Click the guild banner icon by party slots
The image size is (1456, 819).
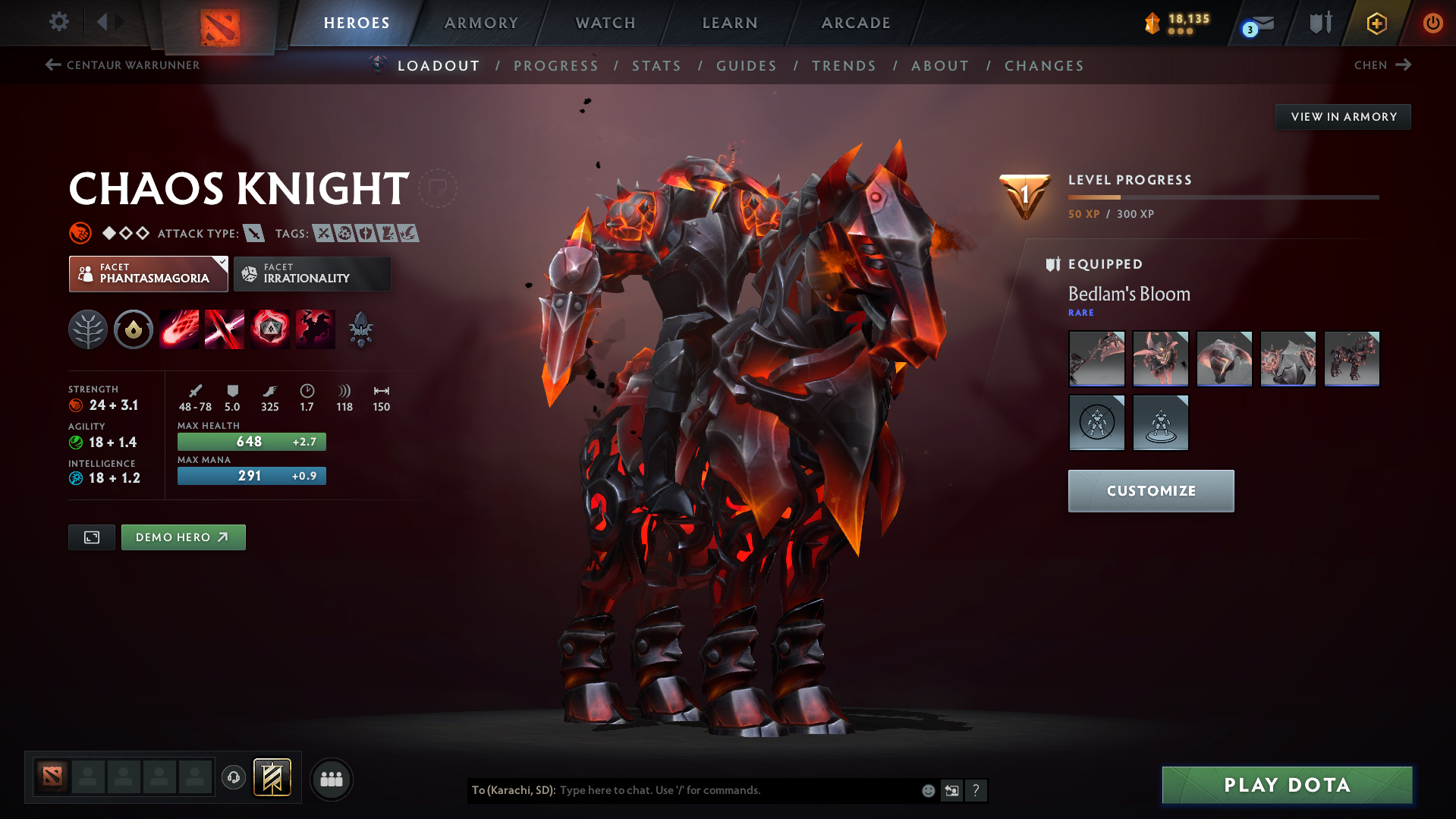coord(273,778)
